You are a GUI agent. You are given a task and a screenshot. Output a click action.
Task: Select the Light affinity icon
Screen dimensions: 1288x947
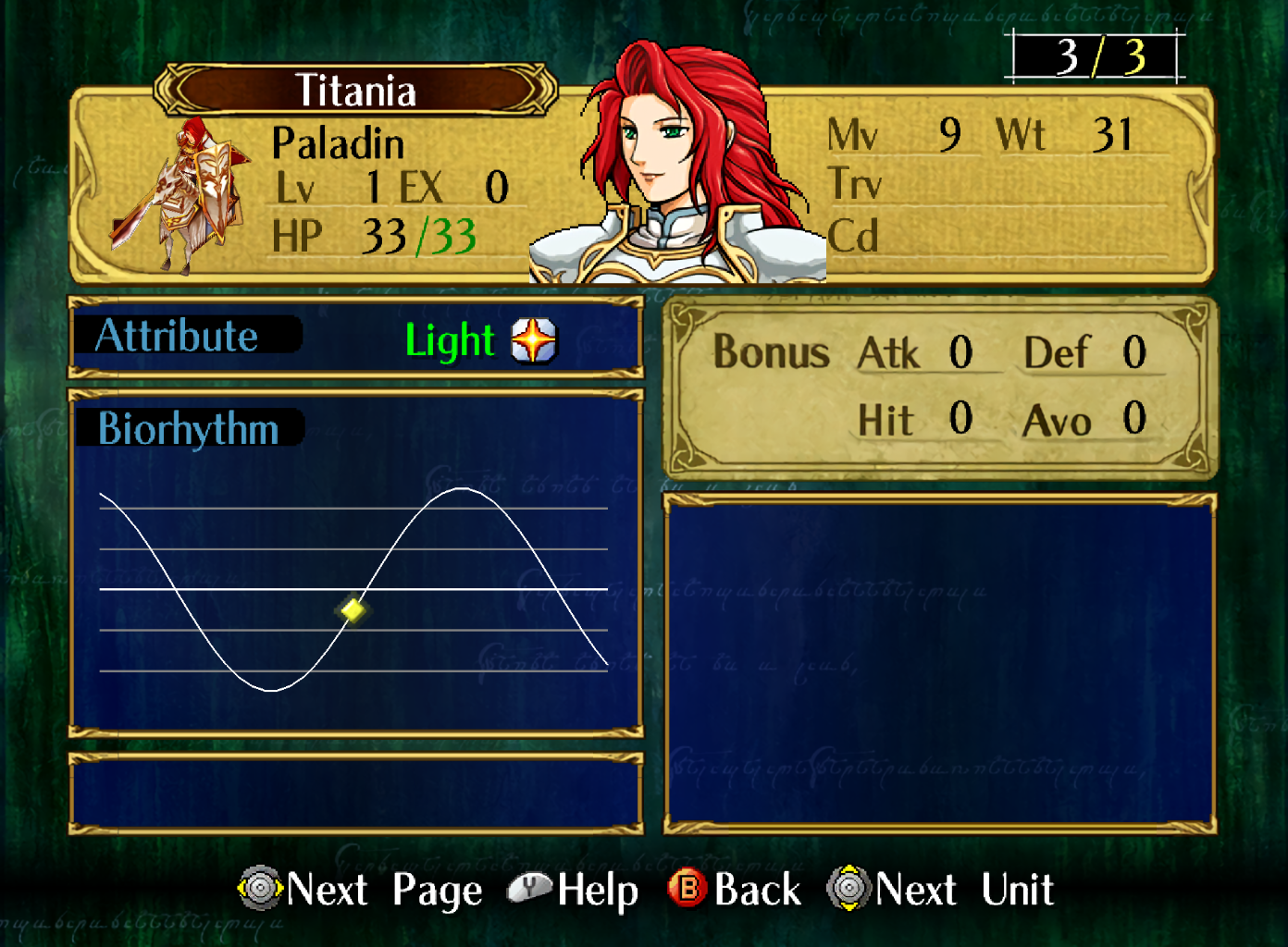(x=534, y=340)
